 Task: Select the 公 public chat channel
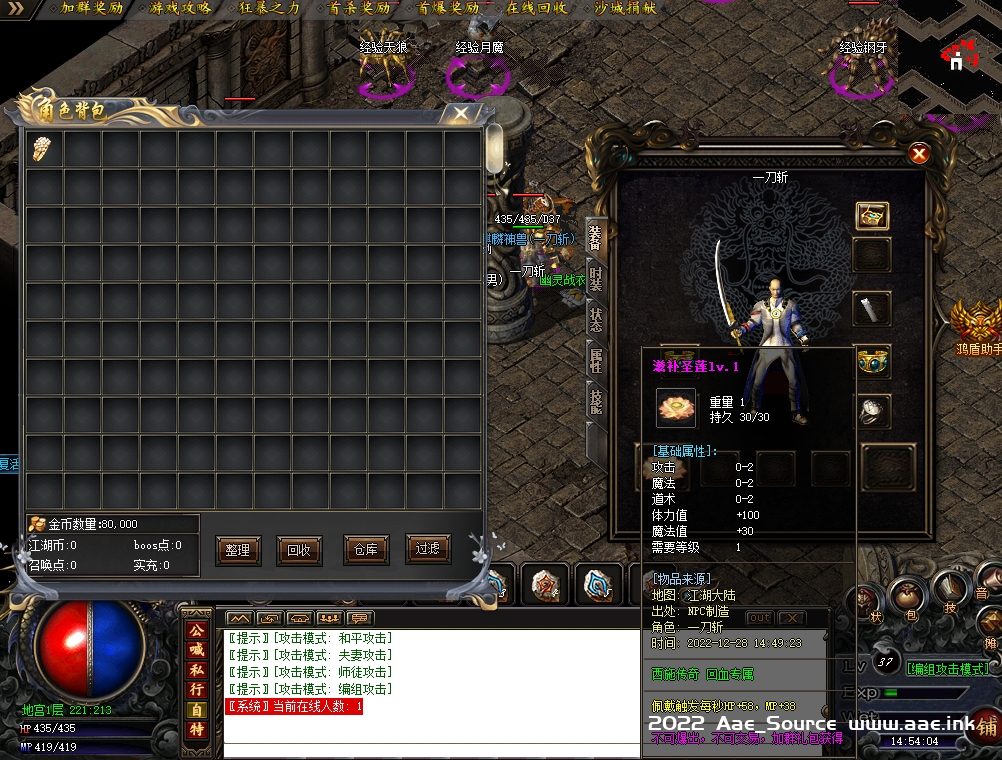point(196,630)
